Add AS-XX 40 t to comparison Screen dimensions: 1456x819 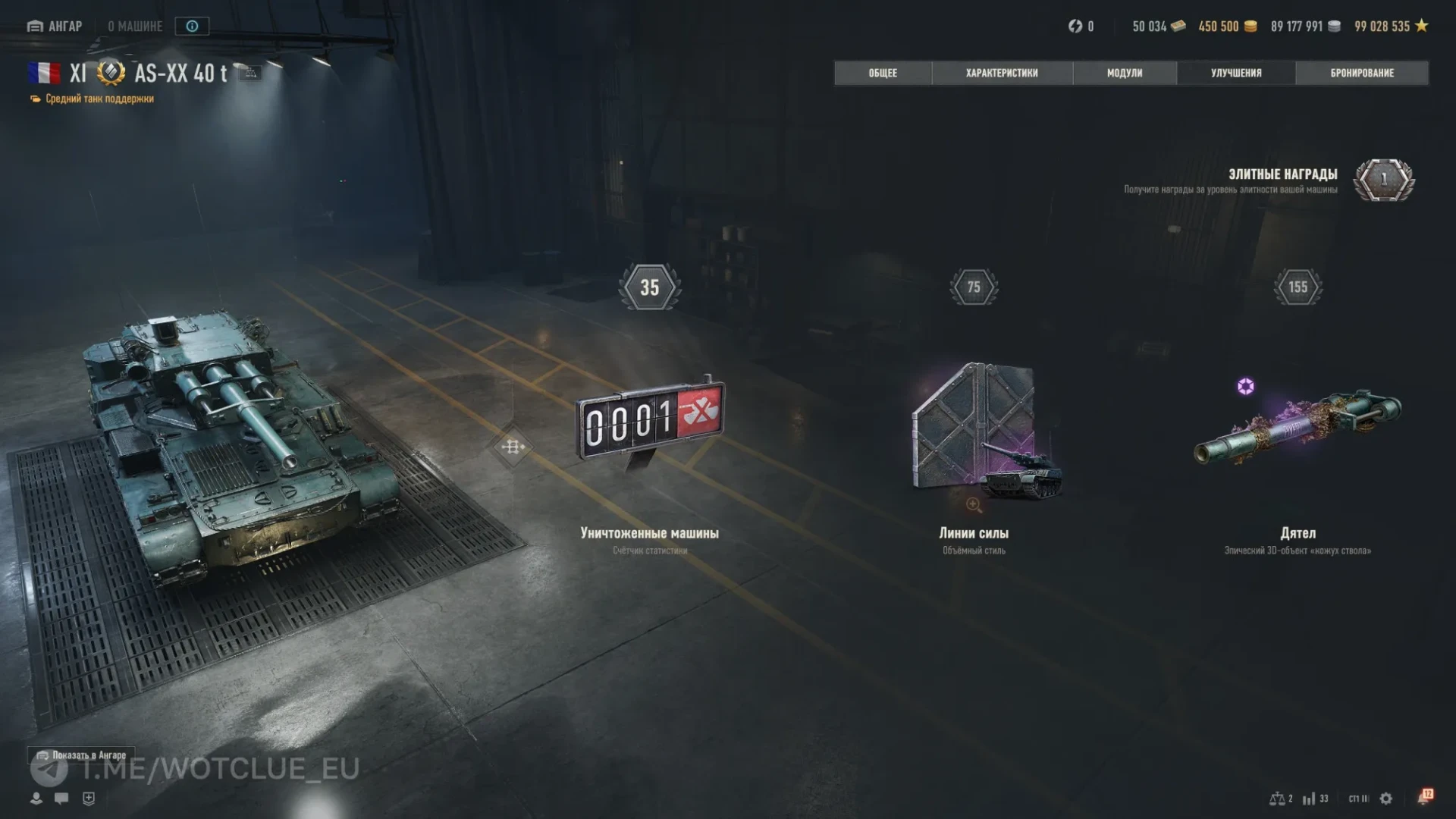click(x=251, y=73)
